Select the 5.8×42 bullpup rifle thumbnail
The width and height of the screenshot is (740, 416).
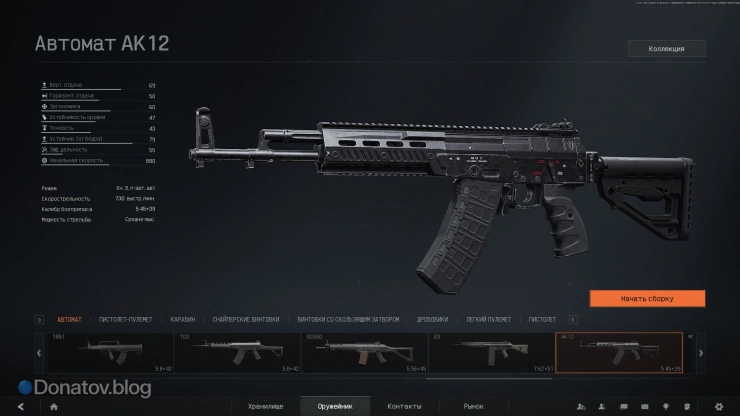(x=96, y=353)
